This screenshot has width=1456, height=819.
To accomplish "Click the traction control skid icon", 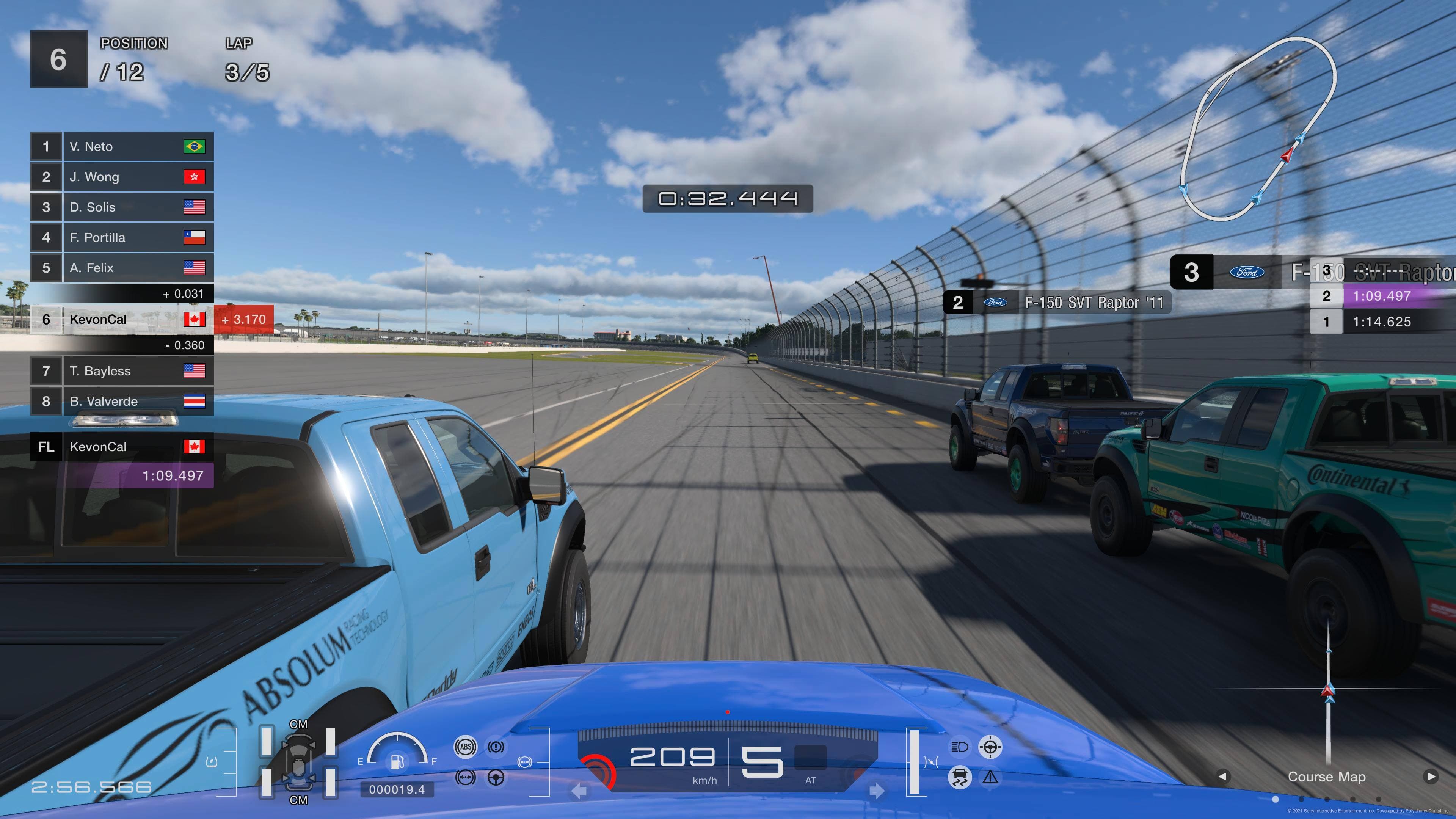I will pos(959,778).
